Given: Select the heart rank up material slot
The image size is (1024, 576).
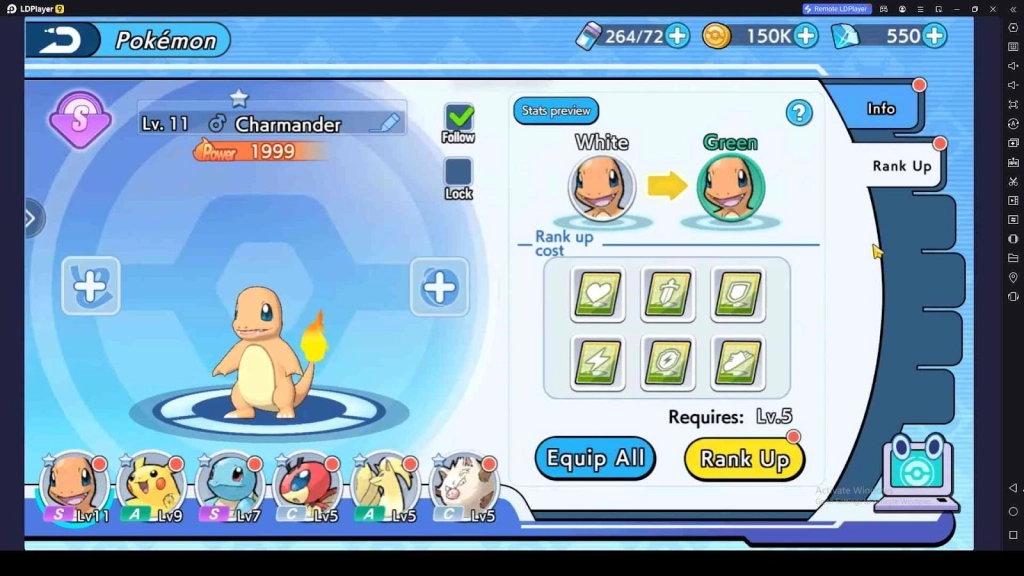Looking at the screenshot, I should click(598, 294).
